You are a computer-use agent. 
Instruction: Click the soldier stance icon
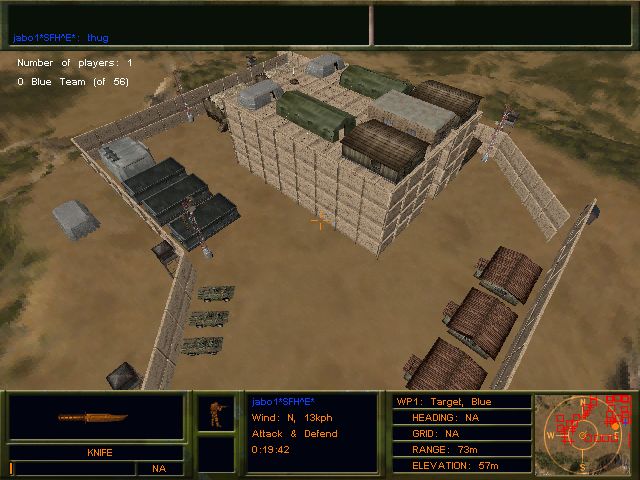pyautogui.click(x=215, y=413)
